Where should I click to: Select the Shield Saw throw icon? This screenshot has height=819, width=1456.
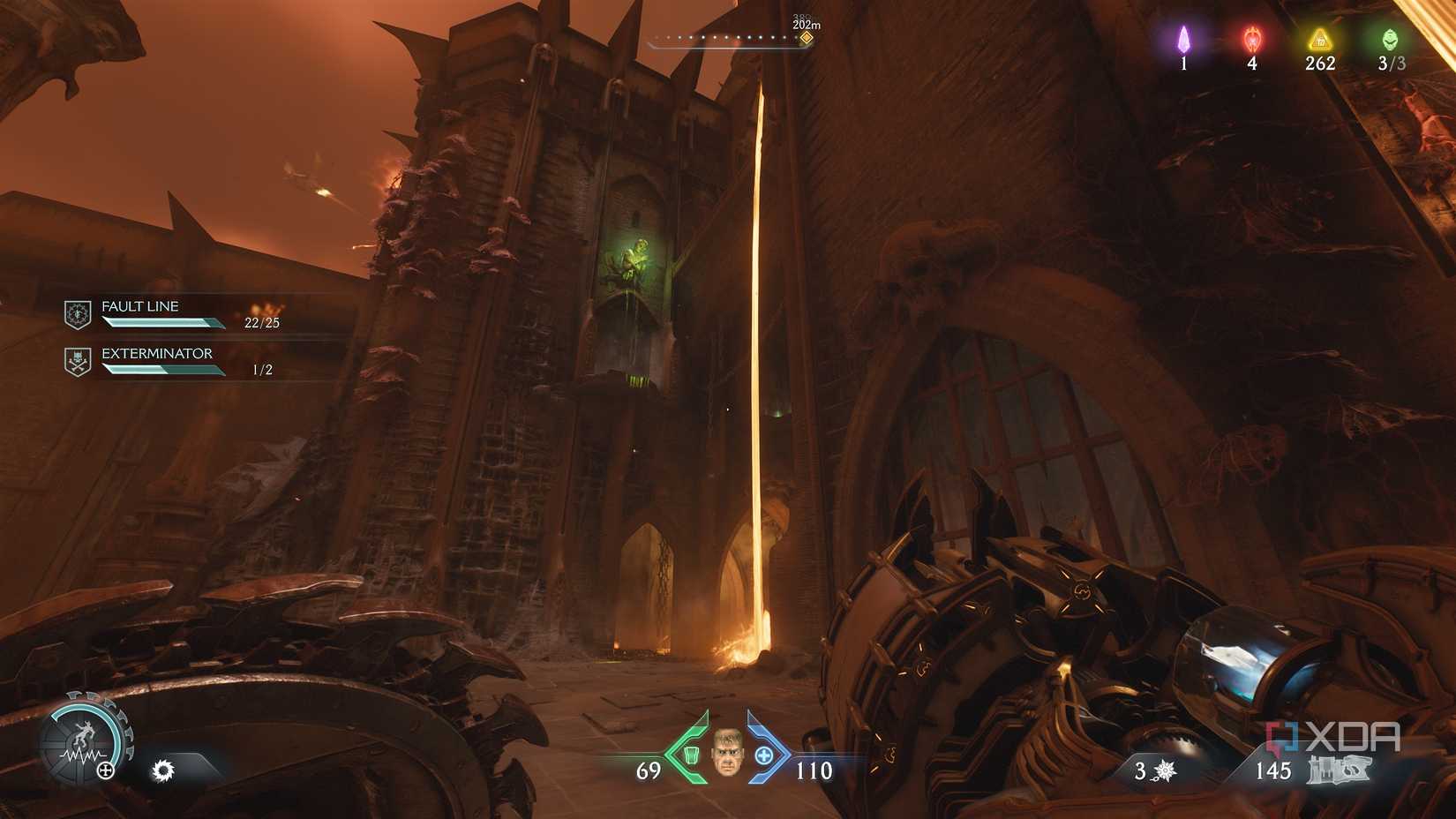point(163,770)
